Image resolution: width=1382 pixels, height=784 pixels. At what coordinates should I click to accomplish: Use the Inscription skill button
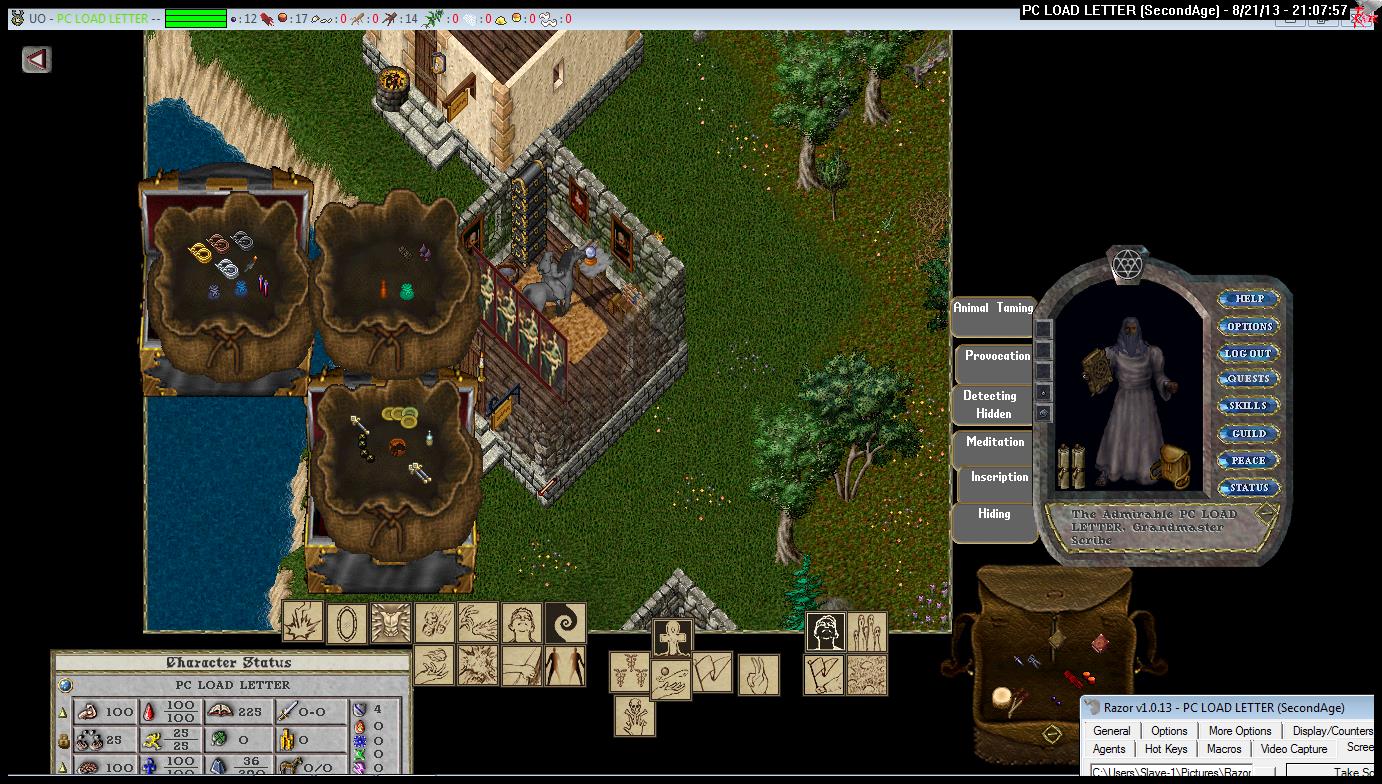(999, 478)
